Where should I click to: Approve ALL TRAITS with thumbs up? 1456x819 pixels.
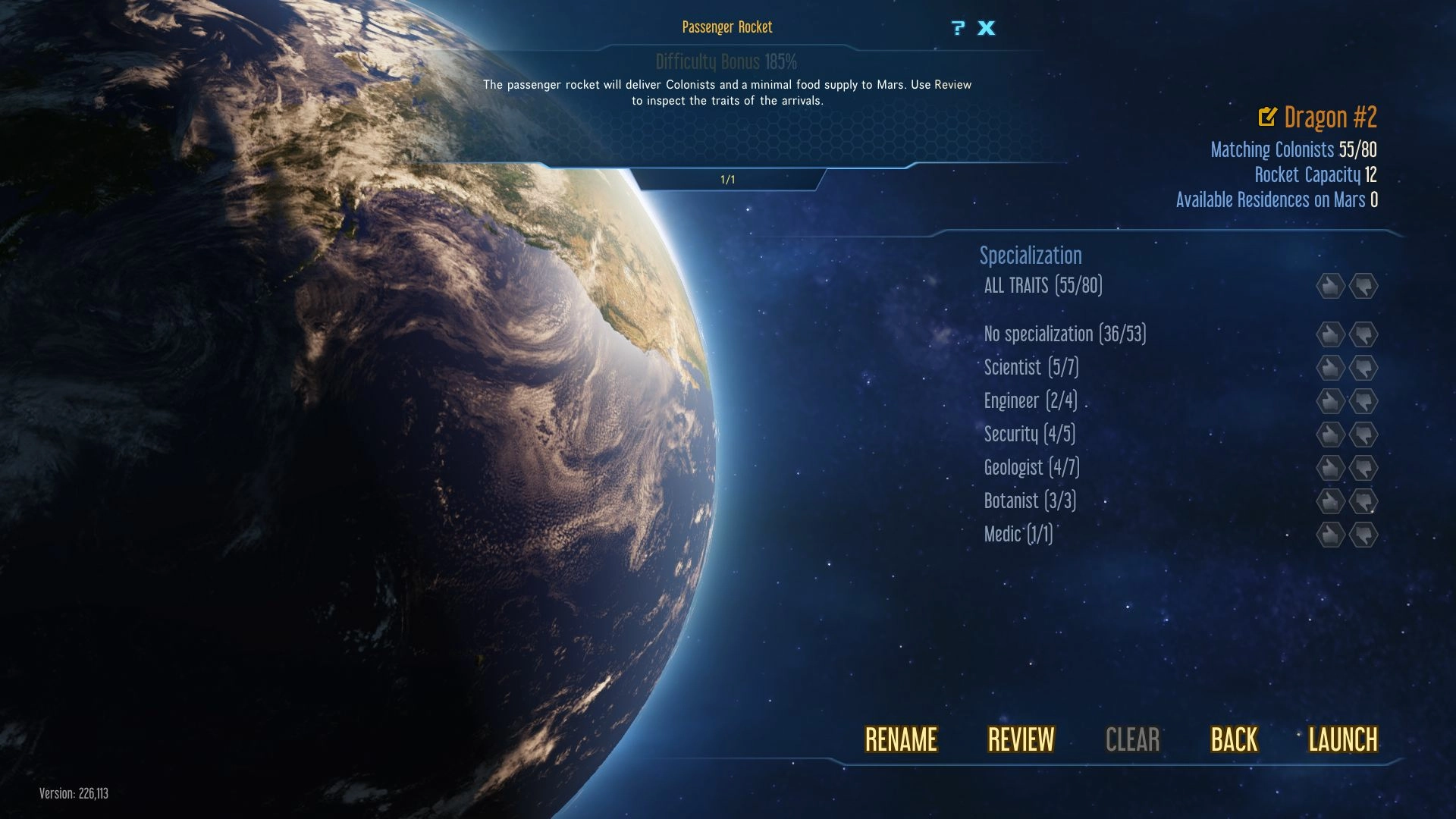[x=1330, y=286]
